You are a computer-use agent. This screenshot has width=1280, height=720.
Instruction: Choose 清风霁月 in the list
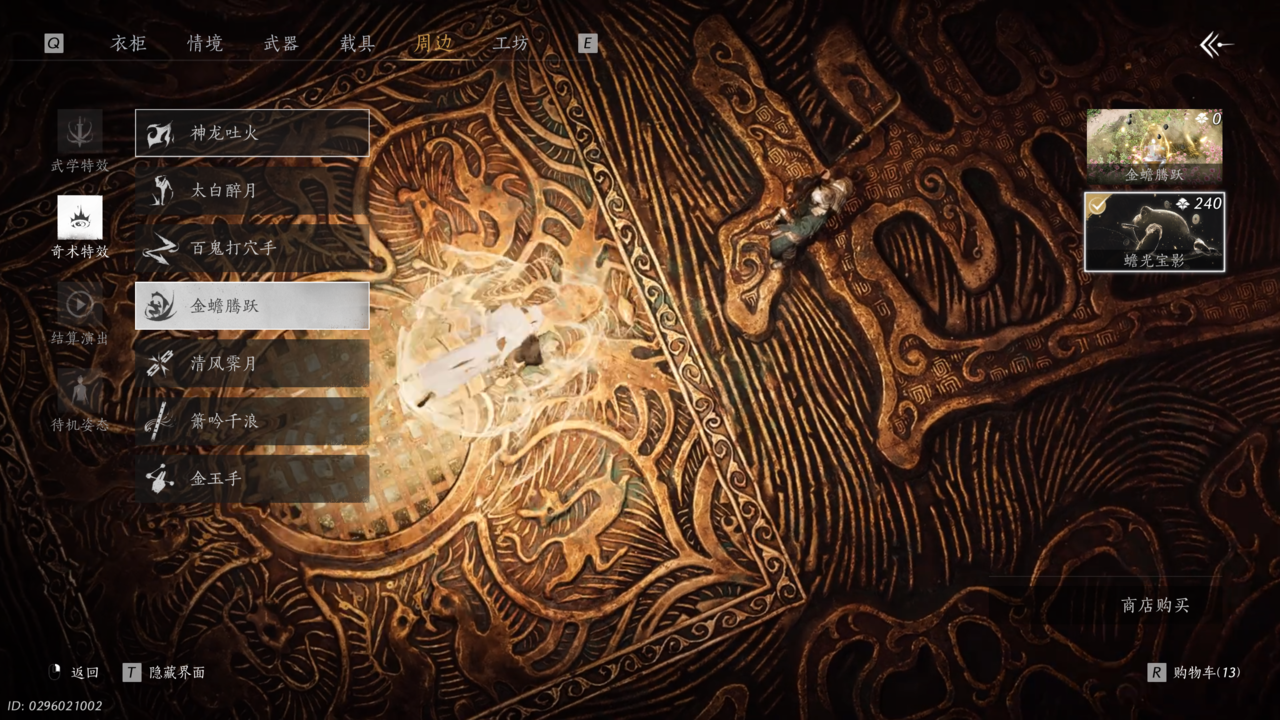pyautogui.click(x=252, y=364)
